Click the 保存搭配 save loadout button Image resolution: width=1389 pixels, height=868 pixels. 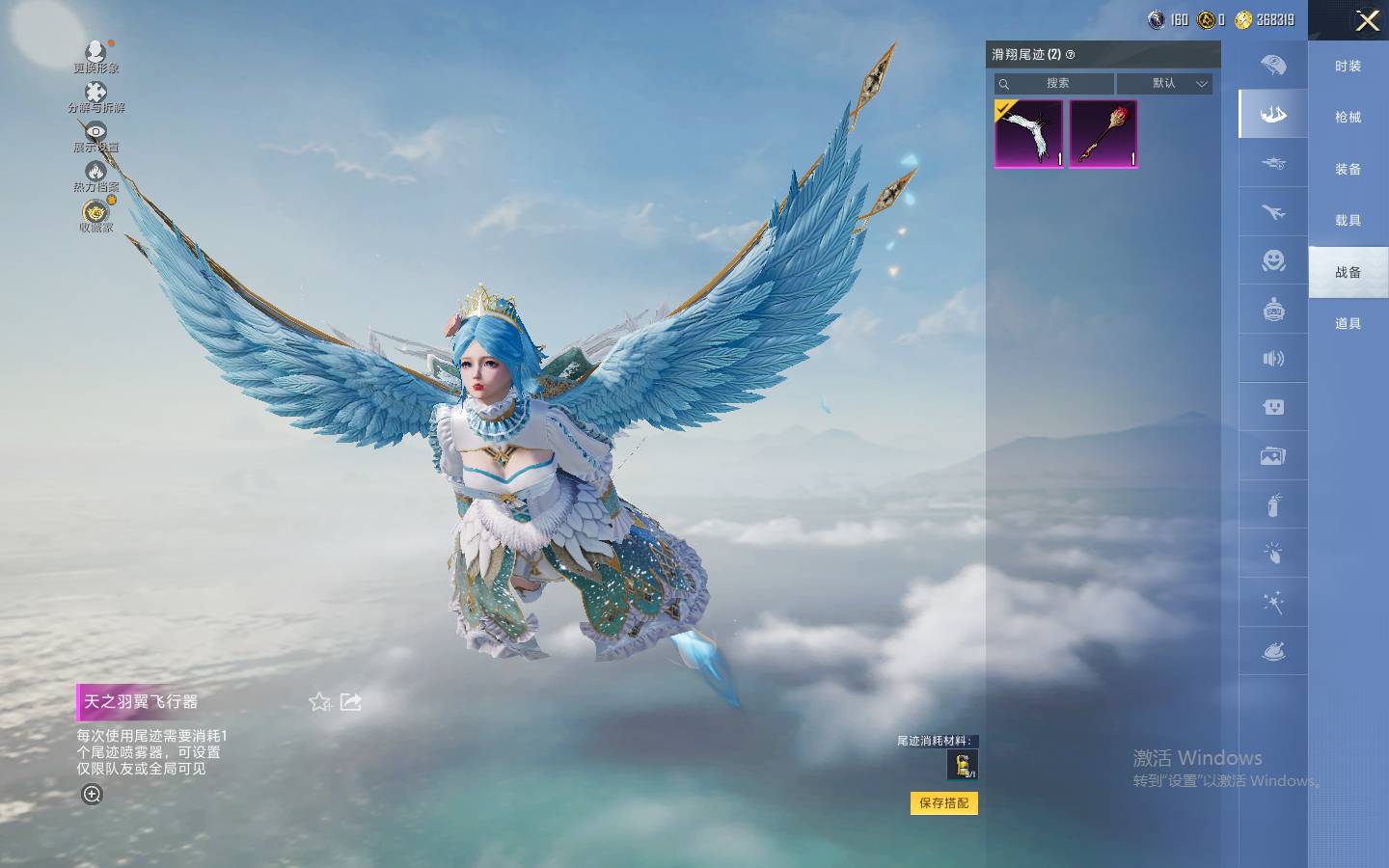[x=943, y=803]
